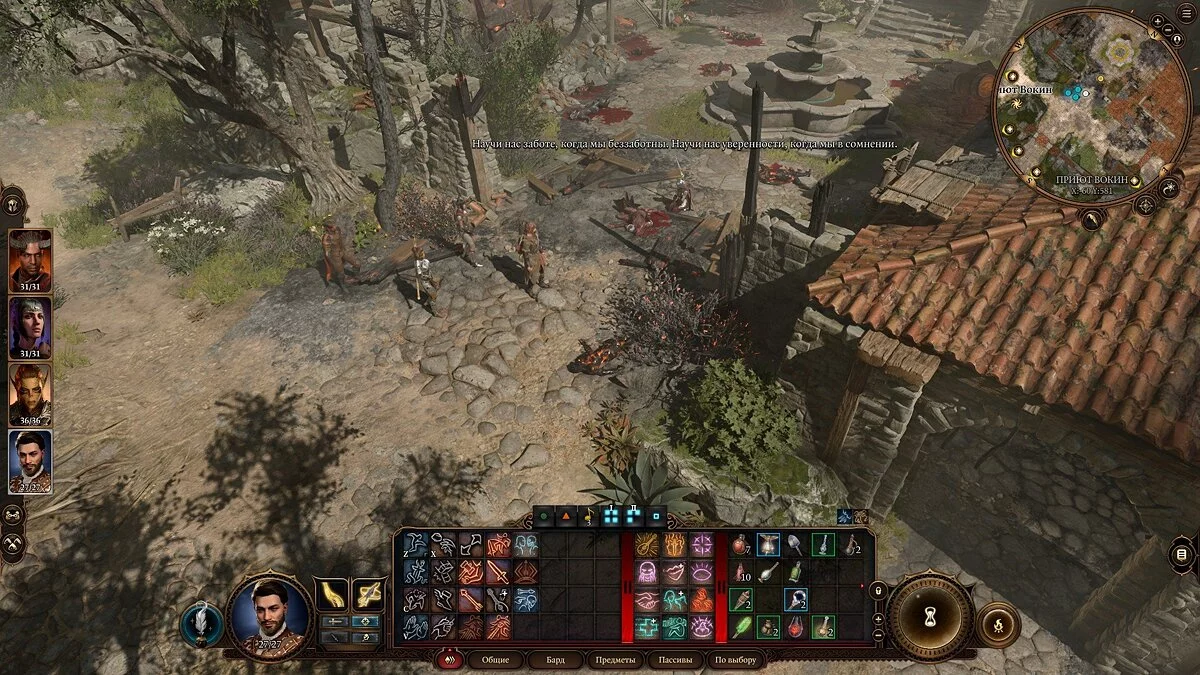The image size is (1200, 675).
Task: Use the green feather item slot
Action: coord(741,627)
